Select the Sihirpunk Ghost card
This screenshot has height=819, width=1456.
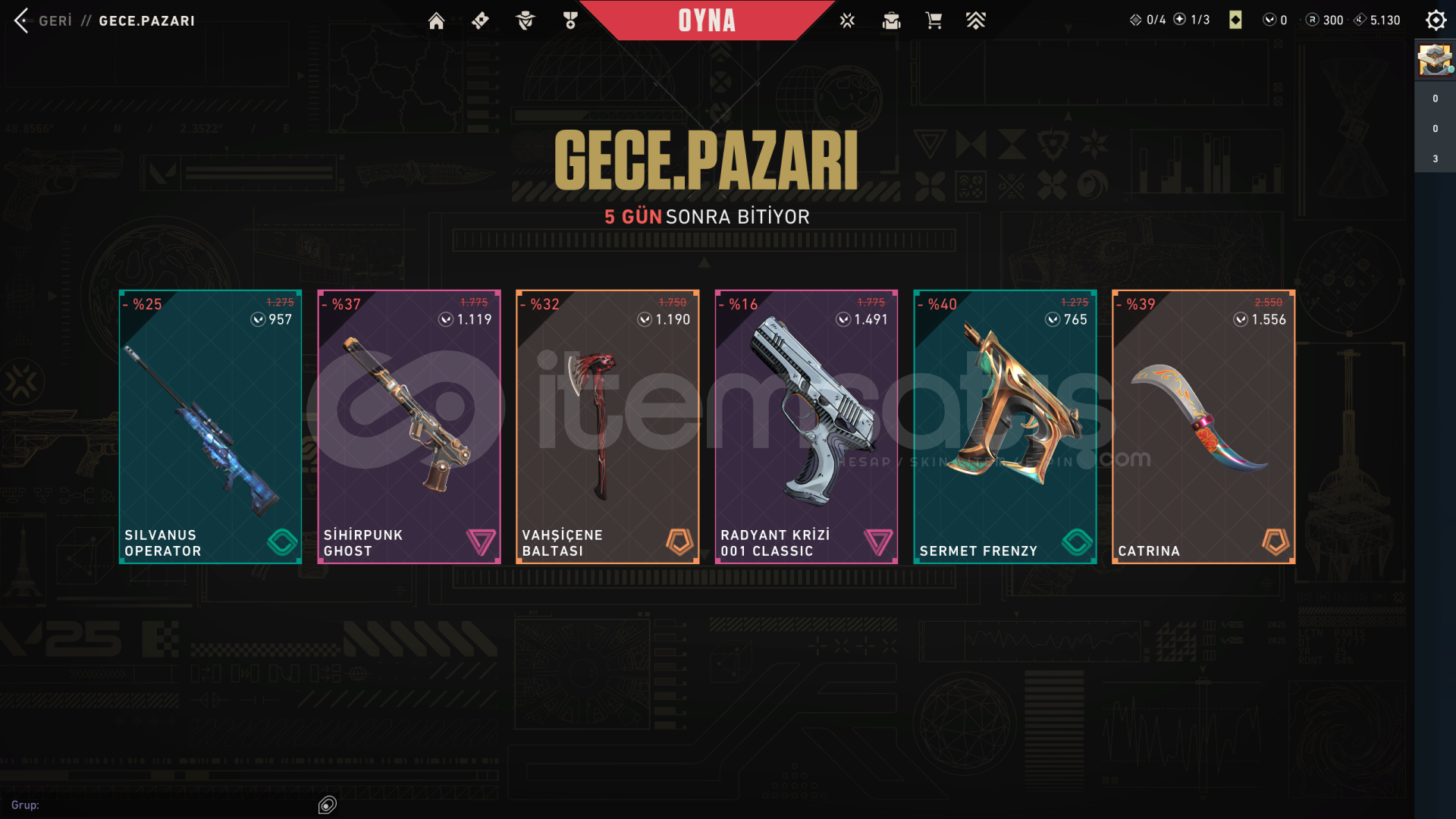pyautogui.click(x=409, y=426)
